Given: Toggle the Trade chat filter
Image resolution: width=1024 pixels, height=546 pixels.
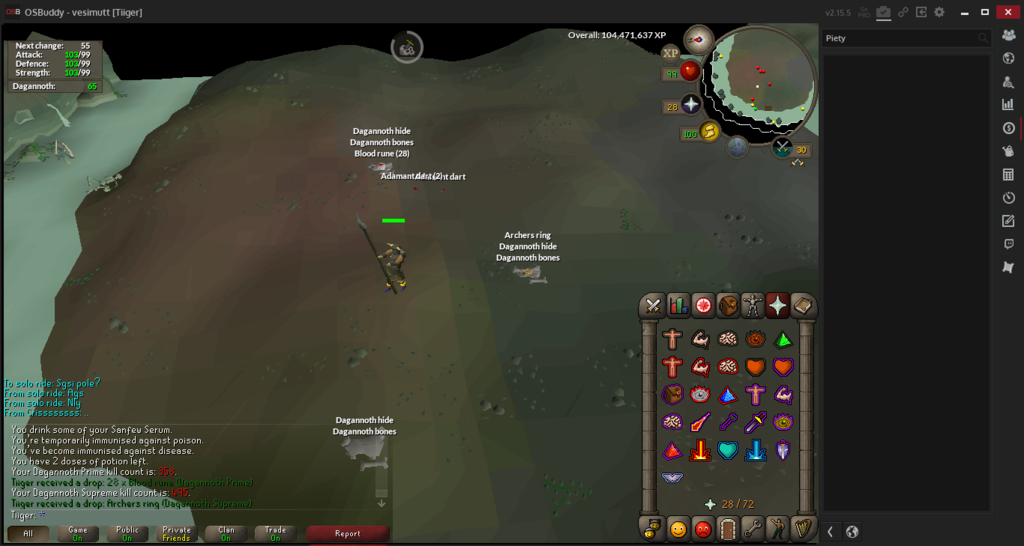Looking at the screenshot, I should tap(275, 533).
